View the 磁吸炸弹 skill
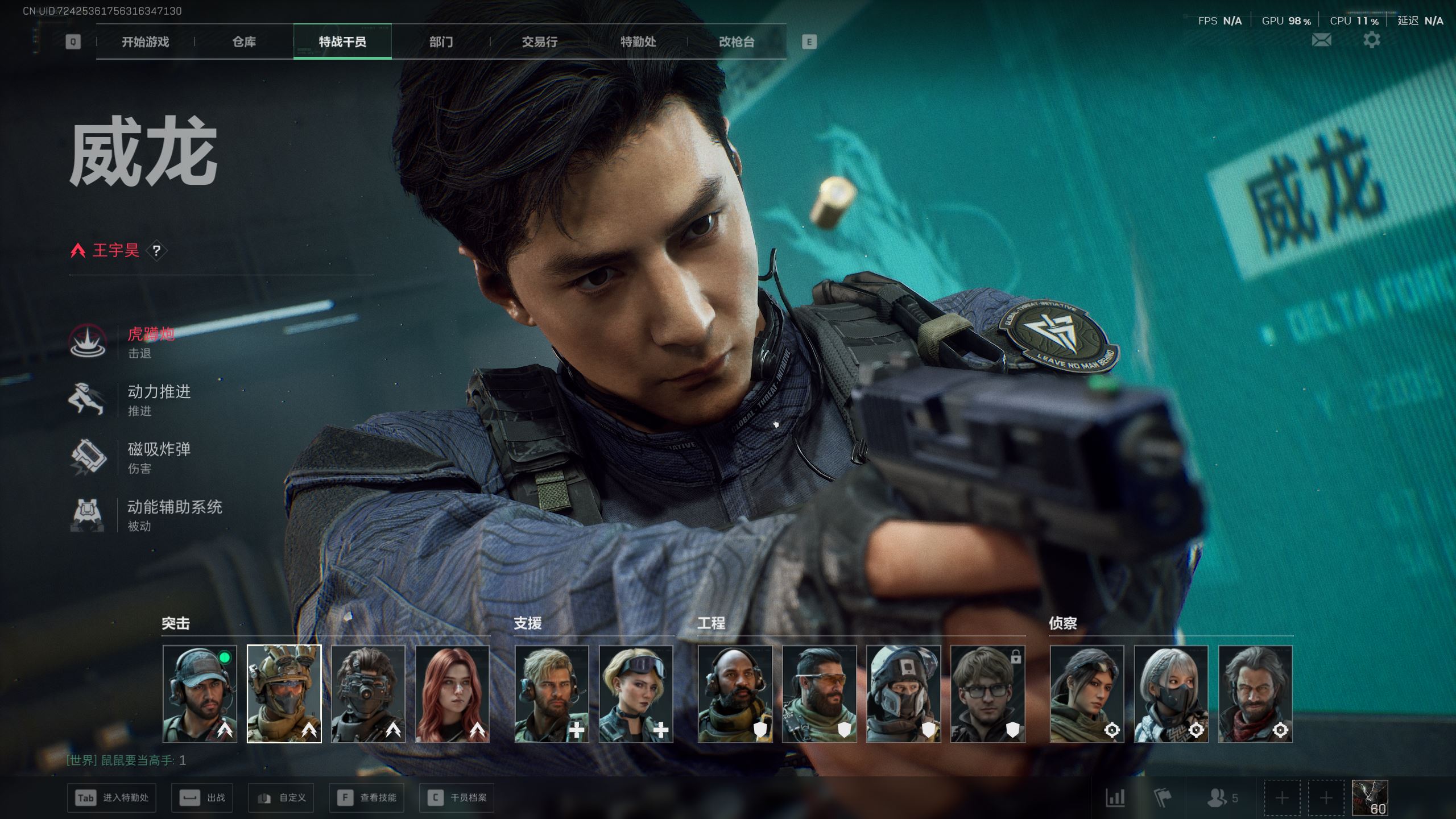 (x=159, y=450)
